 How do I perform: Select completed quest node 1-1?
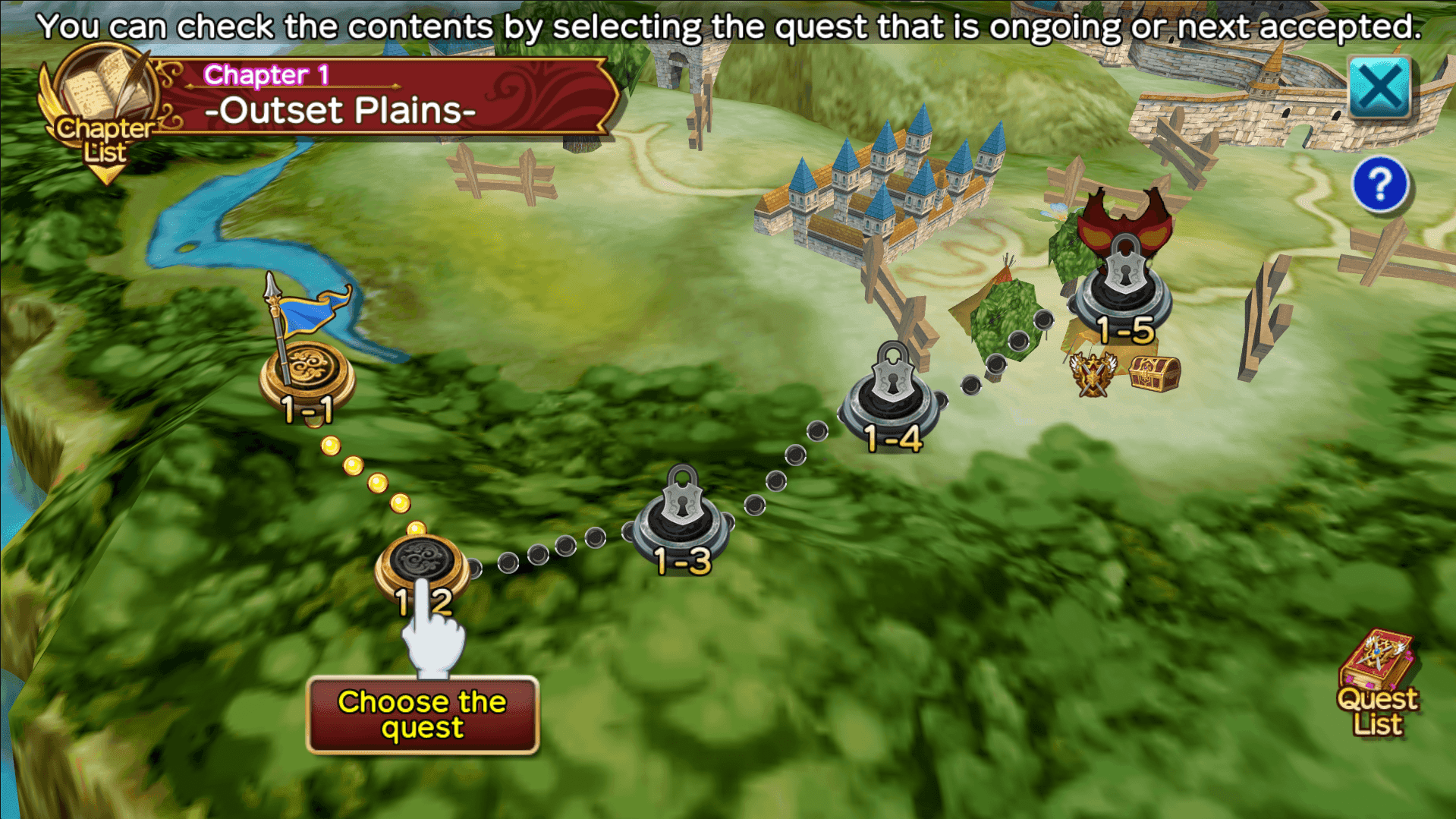(307, 373)
